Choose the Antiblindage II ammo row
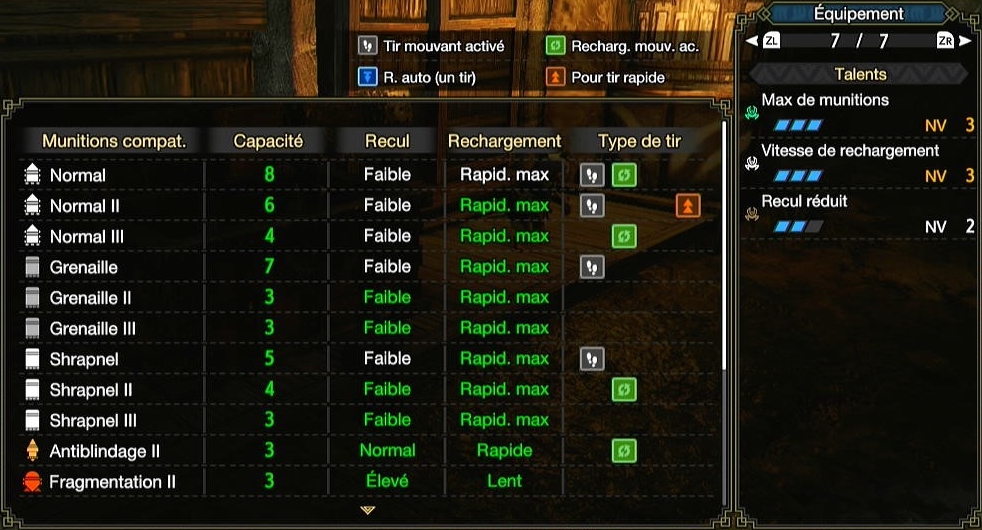The image size is (982, 530). 104,451
